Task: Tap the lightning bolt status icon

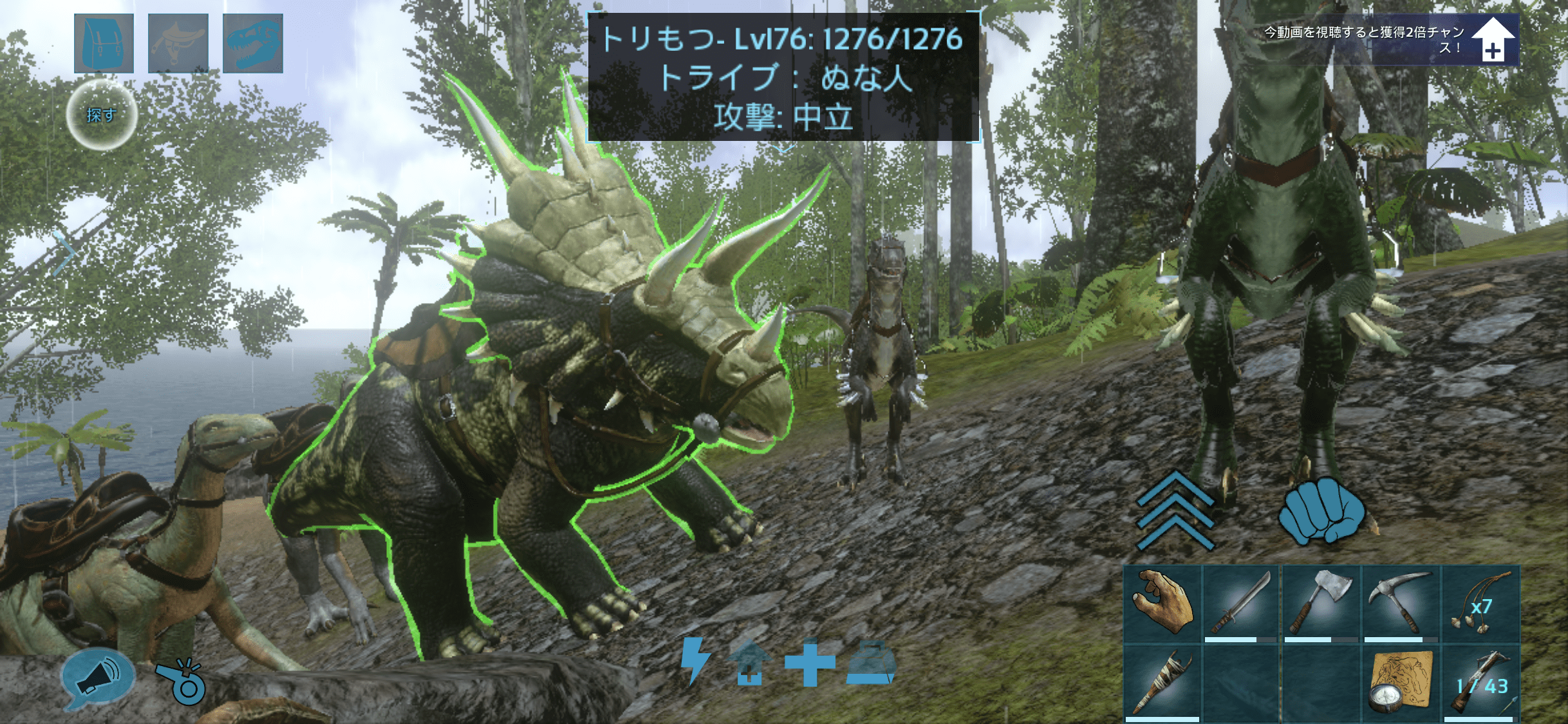Action: tap(695, 660)
